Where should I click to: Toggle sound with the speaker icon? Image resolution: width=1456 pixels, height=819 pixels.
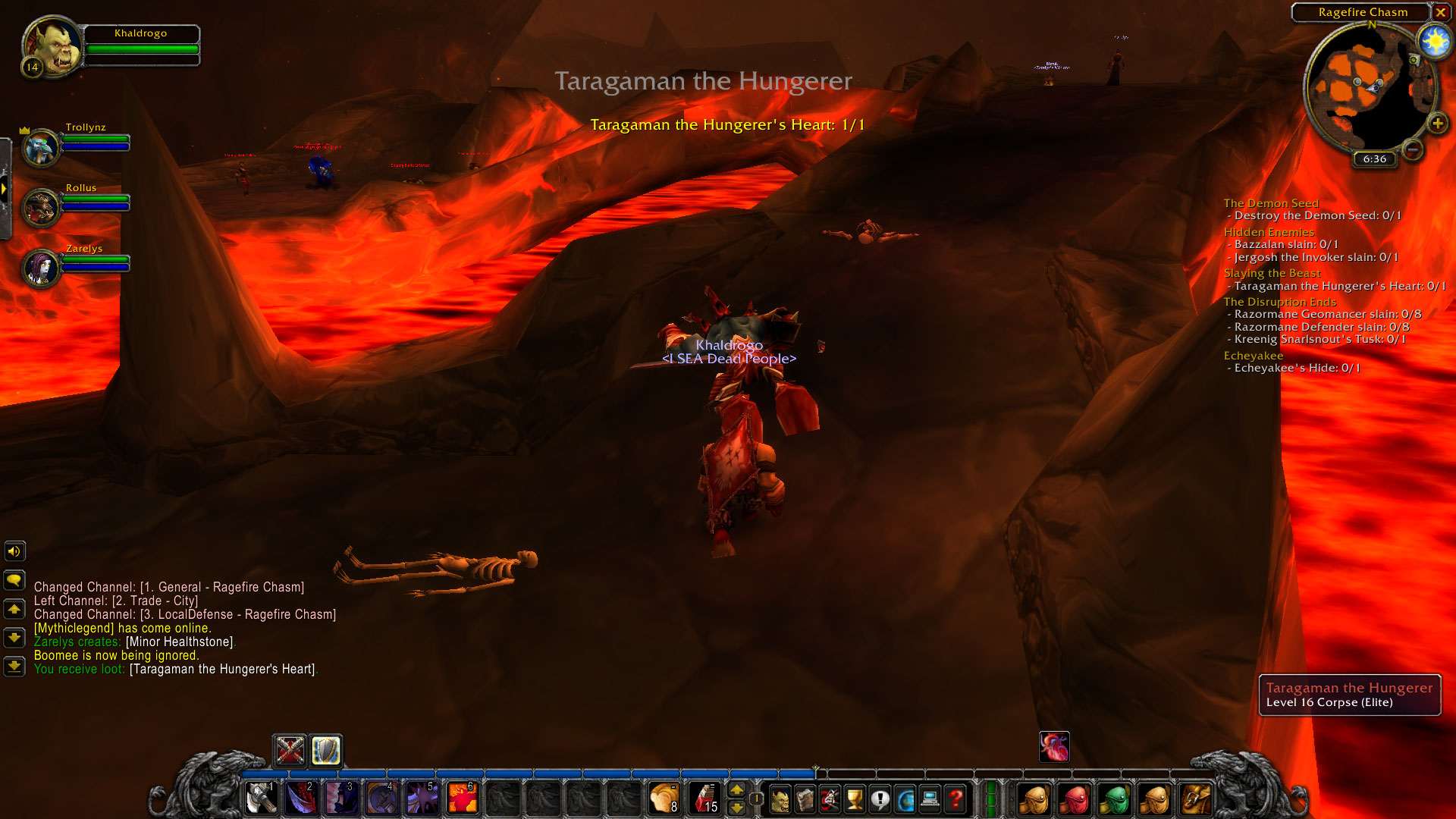(x=14, y=551)
